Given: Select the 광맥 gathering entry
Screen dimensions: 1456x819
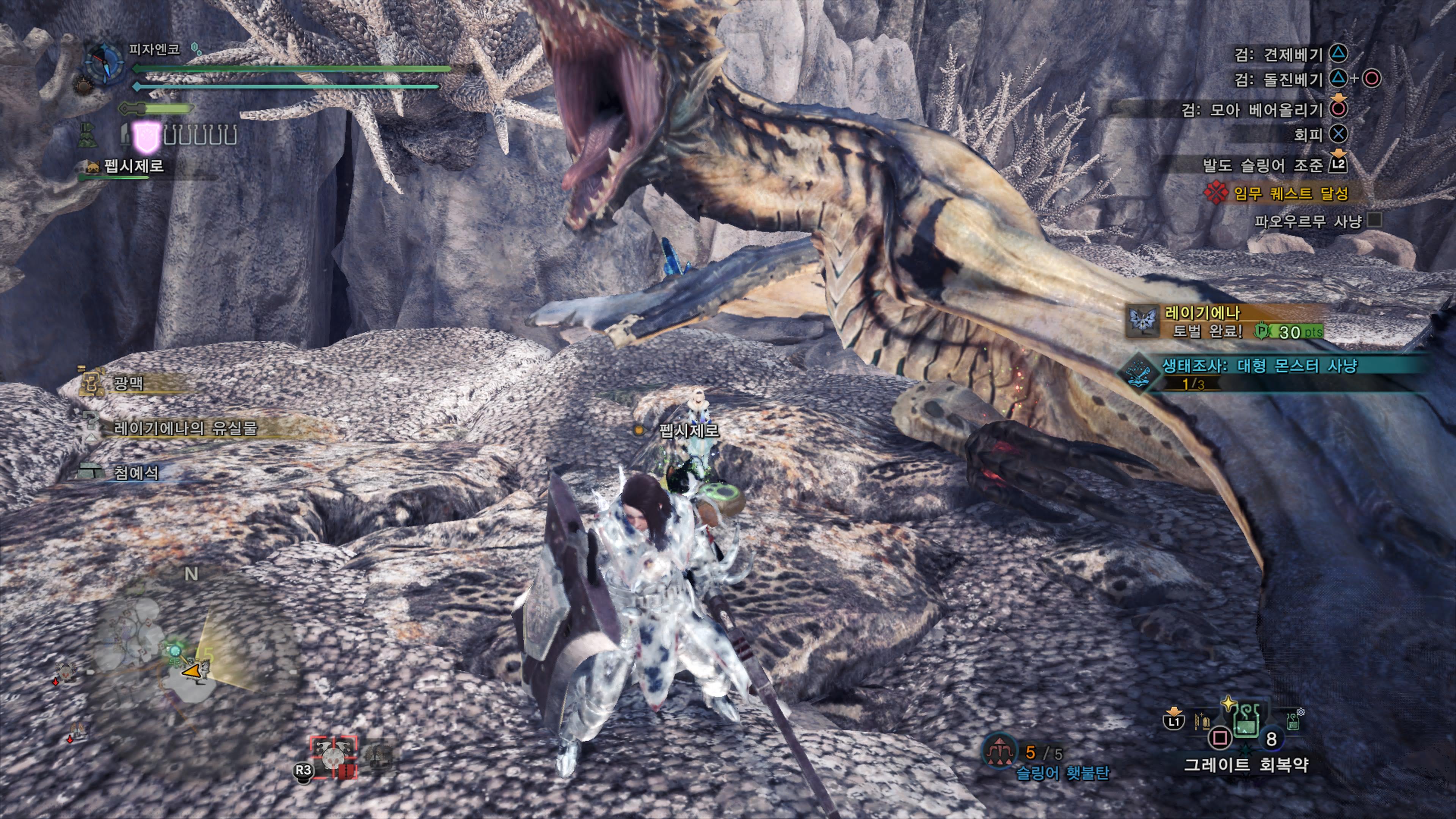Looking at the screenshot, I should click(128, 384).
